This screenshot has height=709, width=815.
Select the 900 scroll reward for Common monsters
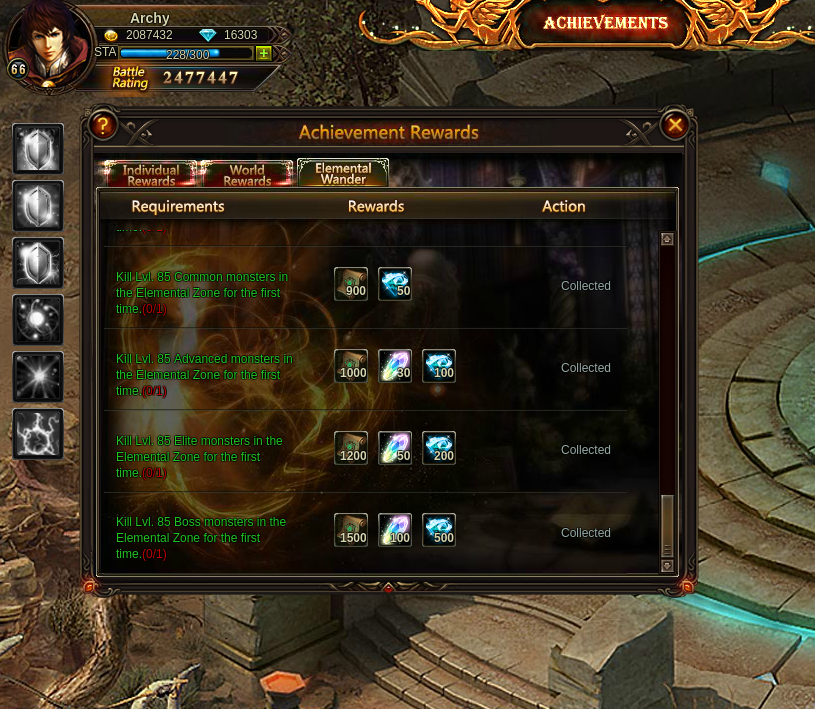(x=351, y=284)
